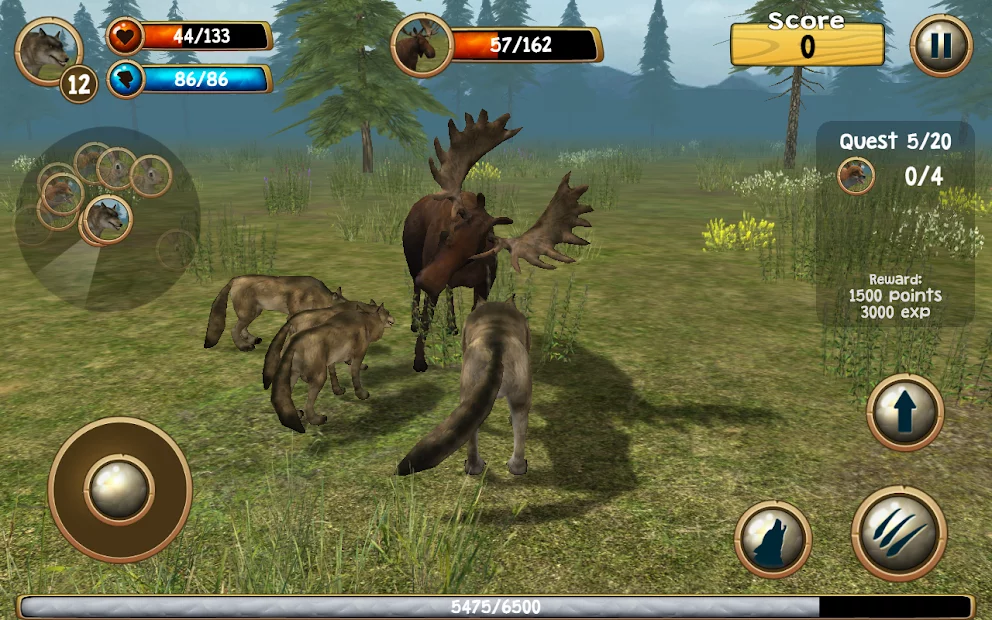Select the moose target portrait
992x620 pixels.
(x=421, y=45)
